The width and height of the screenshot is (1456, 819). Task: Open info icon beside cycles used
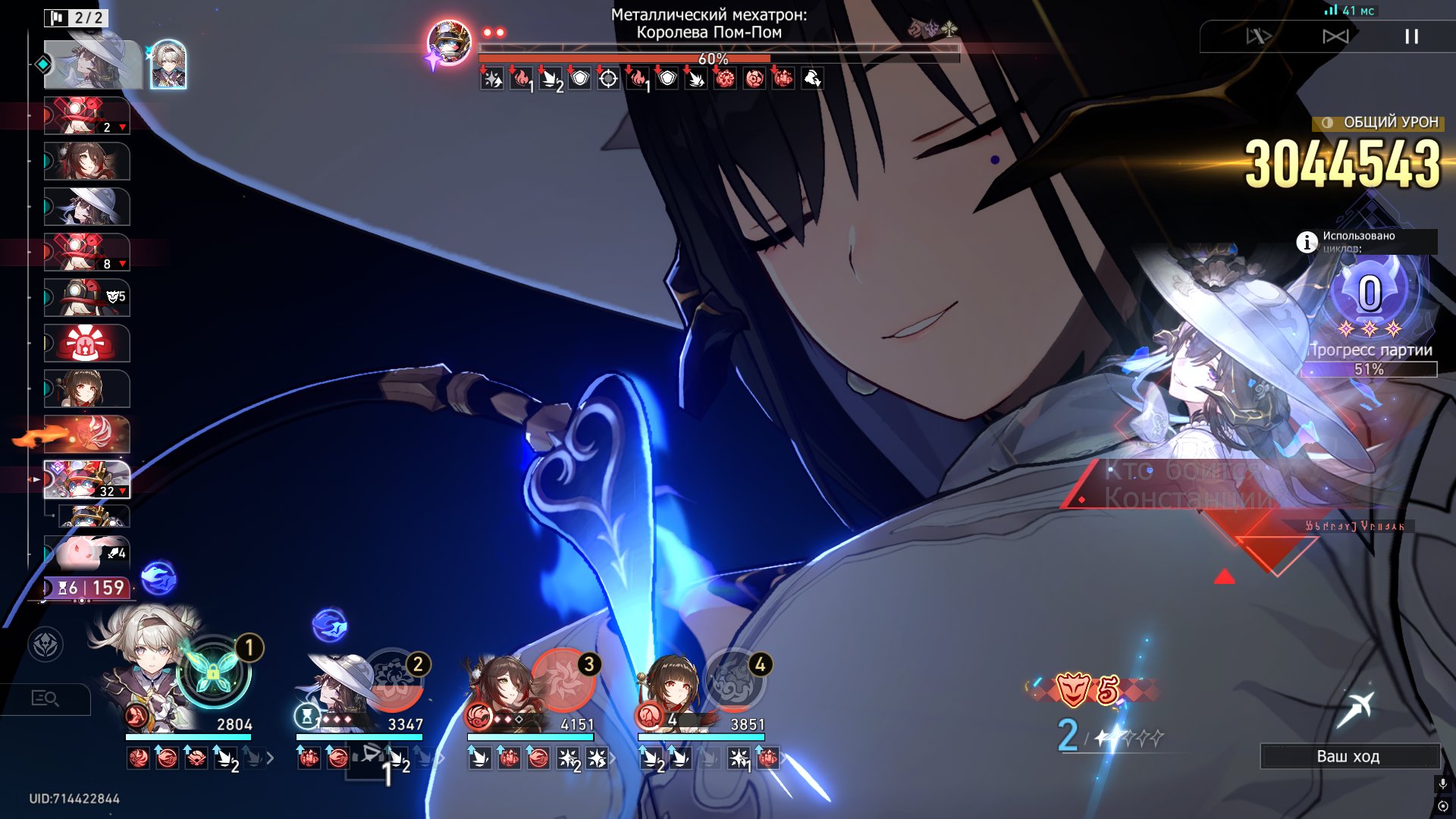click(x=1306, y=242)
